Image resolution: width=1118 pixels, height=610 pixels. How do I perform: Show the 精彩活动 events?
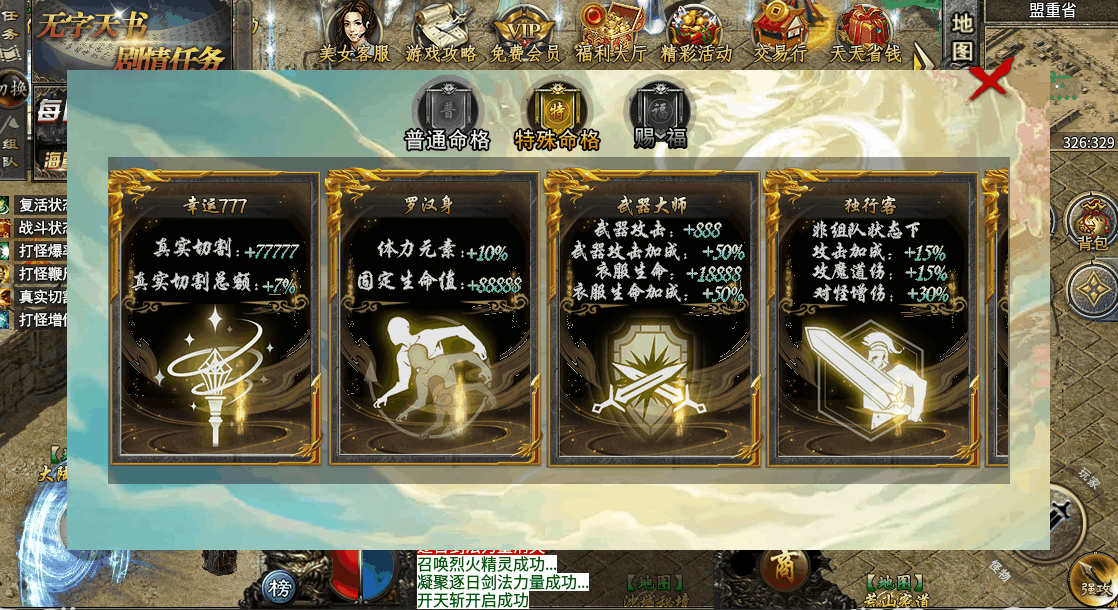696,32
